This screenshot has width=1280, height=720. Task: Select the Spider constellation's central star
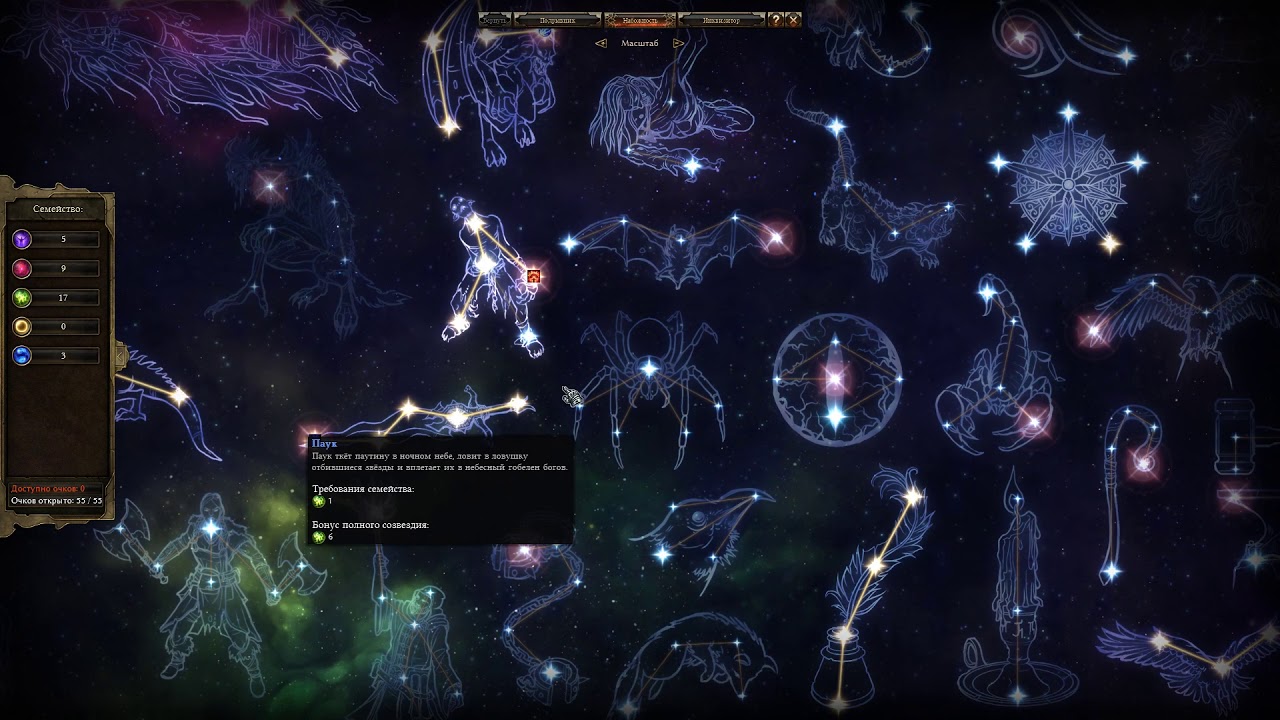point(649,369)
